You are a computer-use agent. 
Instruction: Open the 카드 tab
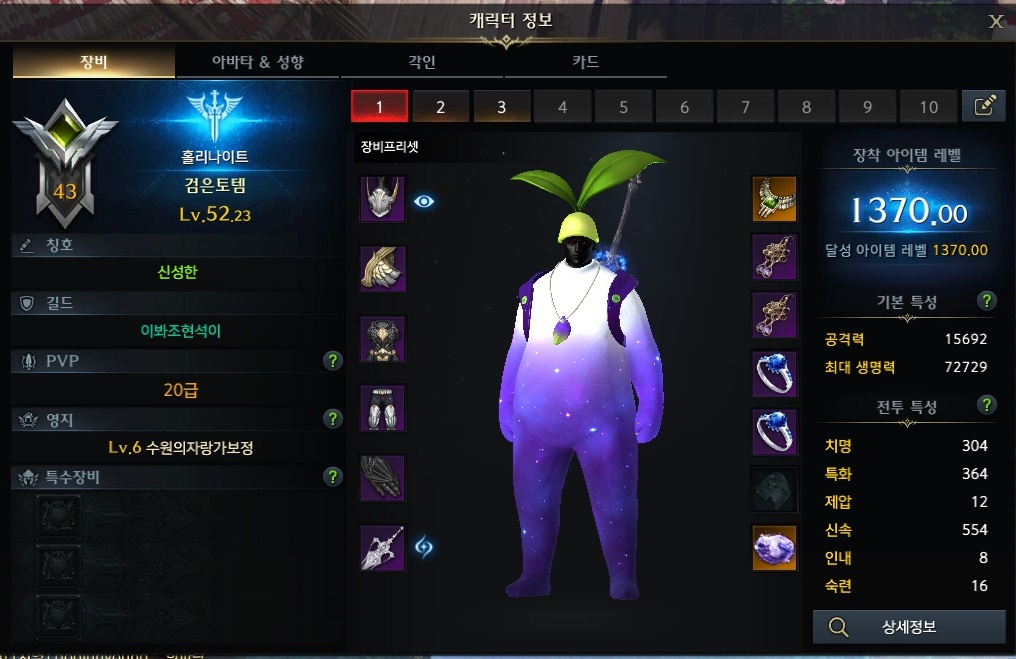pos(585,62)
